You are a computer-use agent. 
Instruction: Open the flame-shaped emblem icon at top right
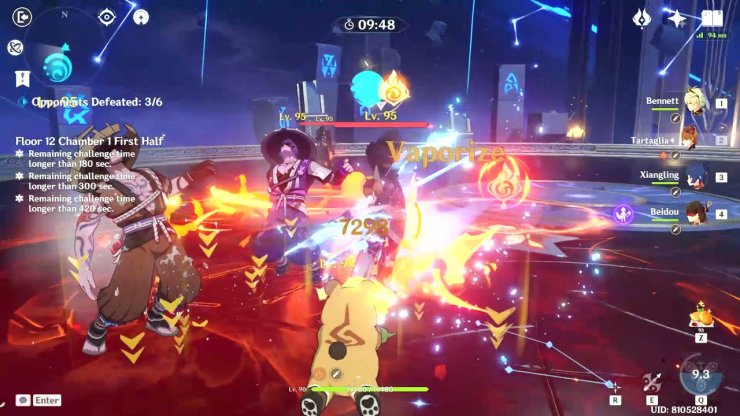click(x=643, y=17)
